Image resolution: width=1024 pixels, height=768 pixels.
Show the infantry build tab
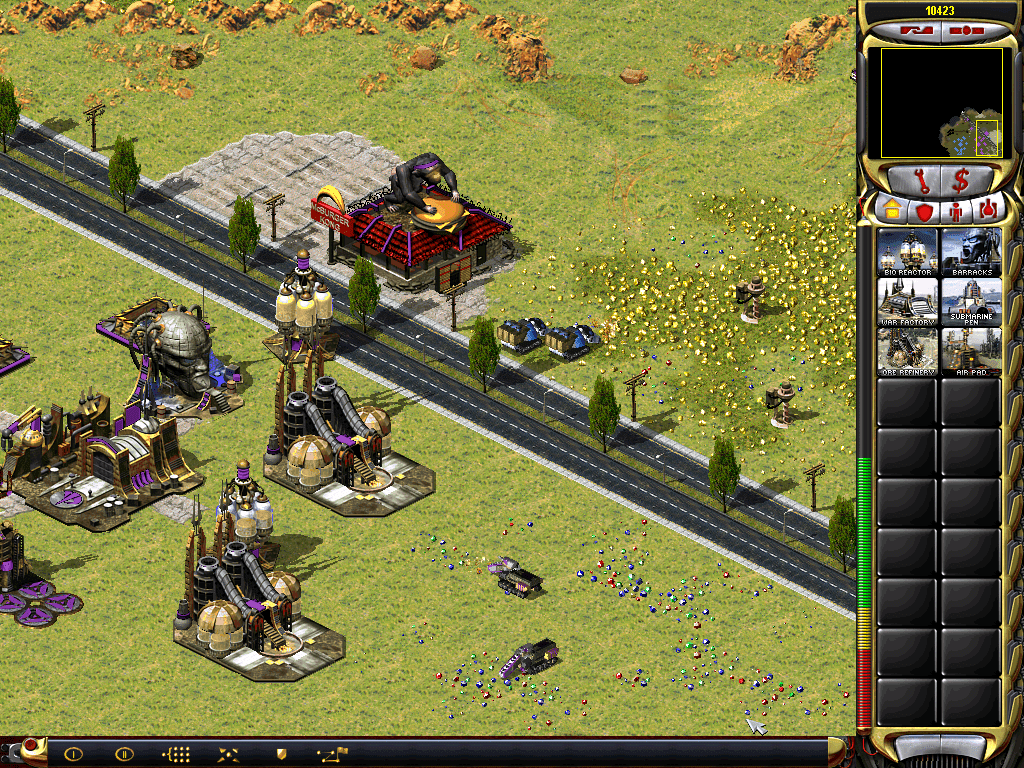click(956, 210)
